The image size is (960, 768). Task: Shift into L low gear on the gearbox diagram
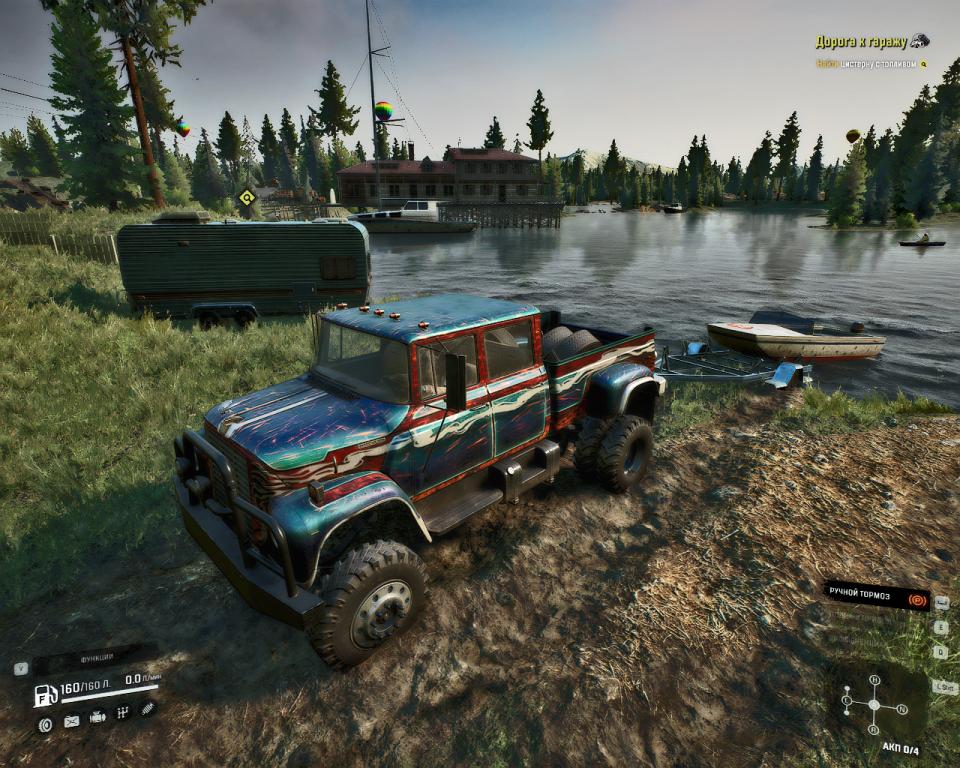tap(846, 700)
